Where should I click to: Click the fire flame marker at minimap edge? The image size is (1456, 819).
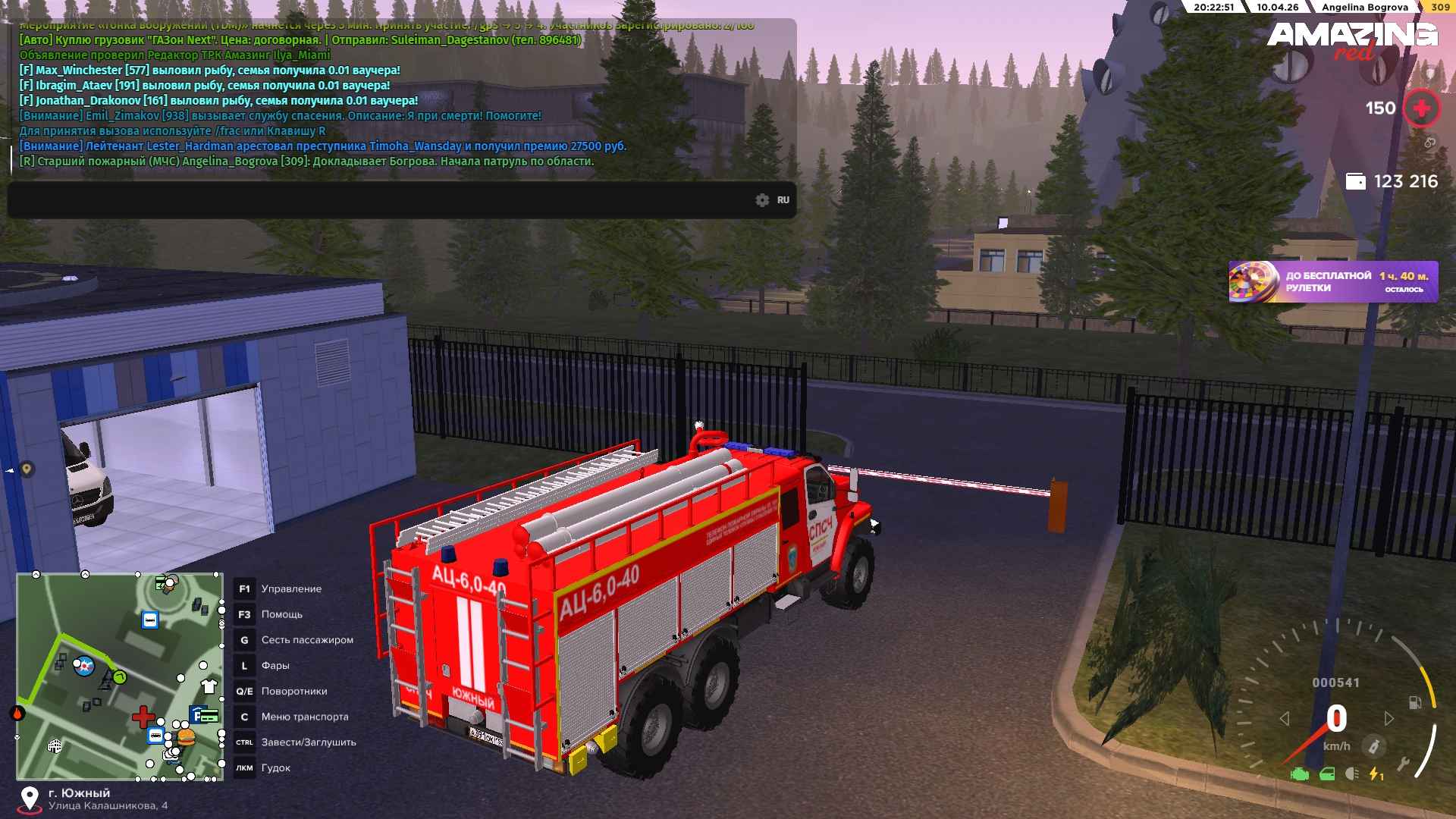coord(17,713)
